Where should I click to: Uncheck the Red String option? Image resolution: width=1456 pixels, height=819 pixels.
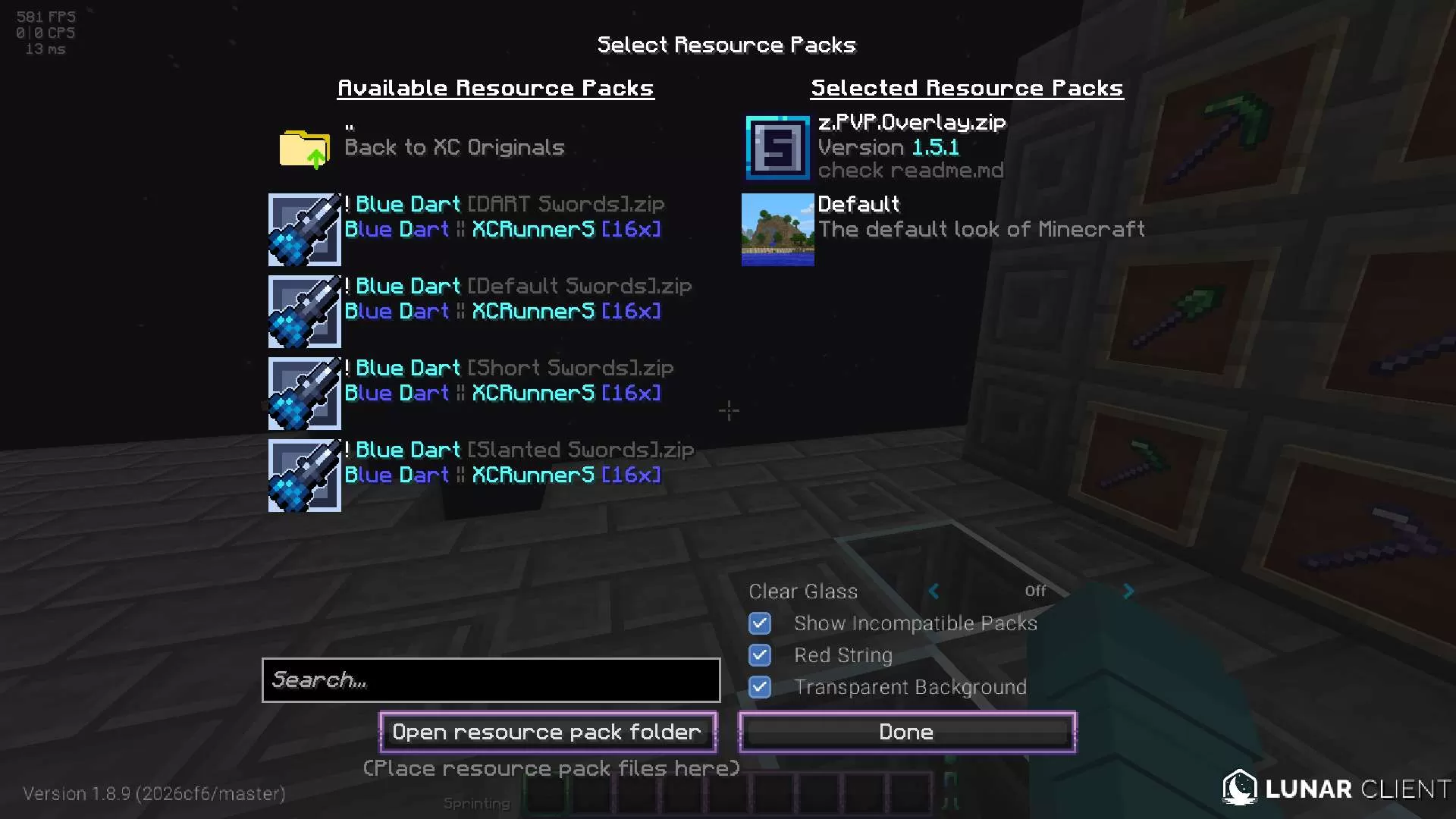tap(759, 655)
